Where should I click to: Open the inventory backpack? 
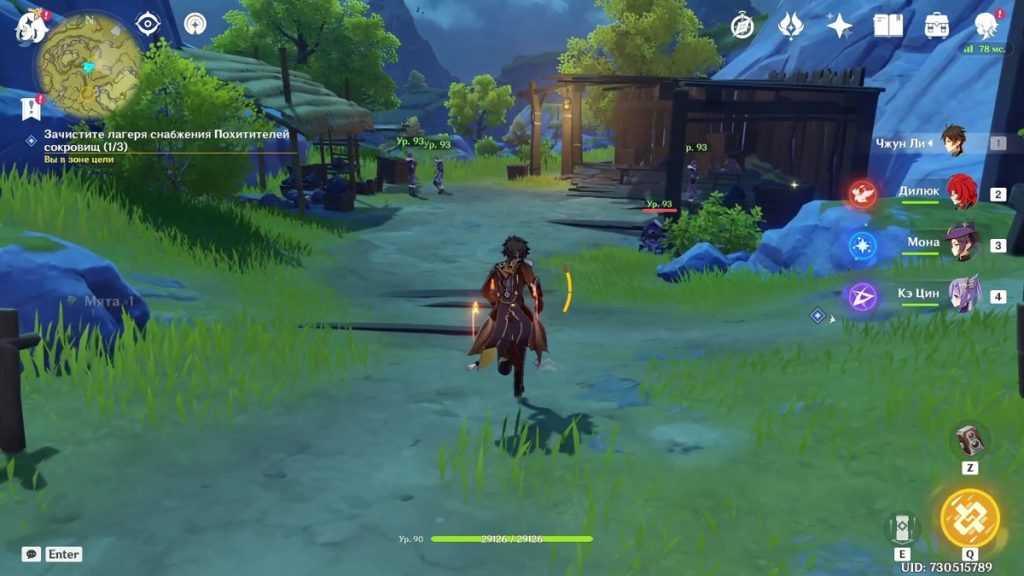click(x=937, y=26)
